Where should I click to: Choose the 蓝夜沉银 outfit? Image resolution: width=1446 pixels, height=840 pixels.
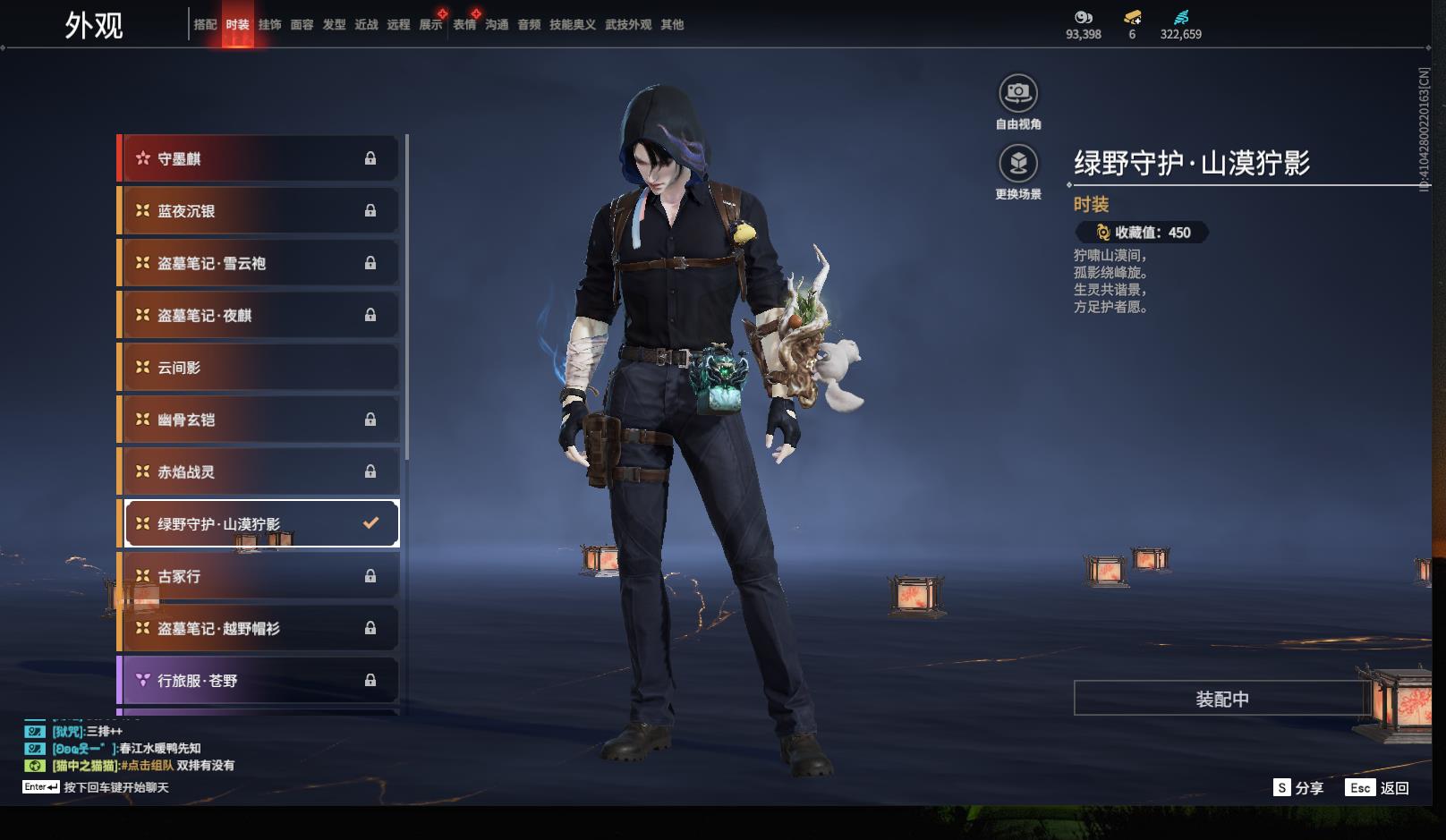(x=259, y=211)
